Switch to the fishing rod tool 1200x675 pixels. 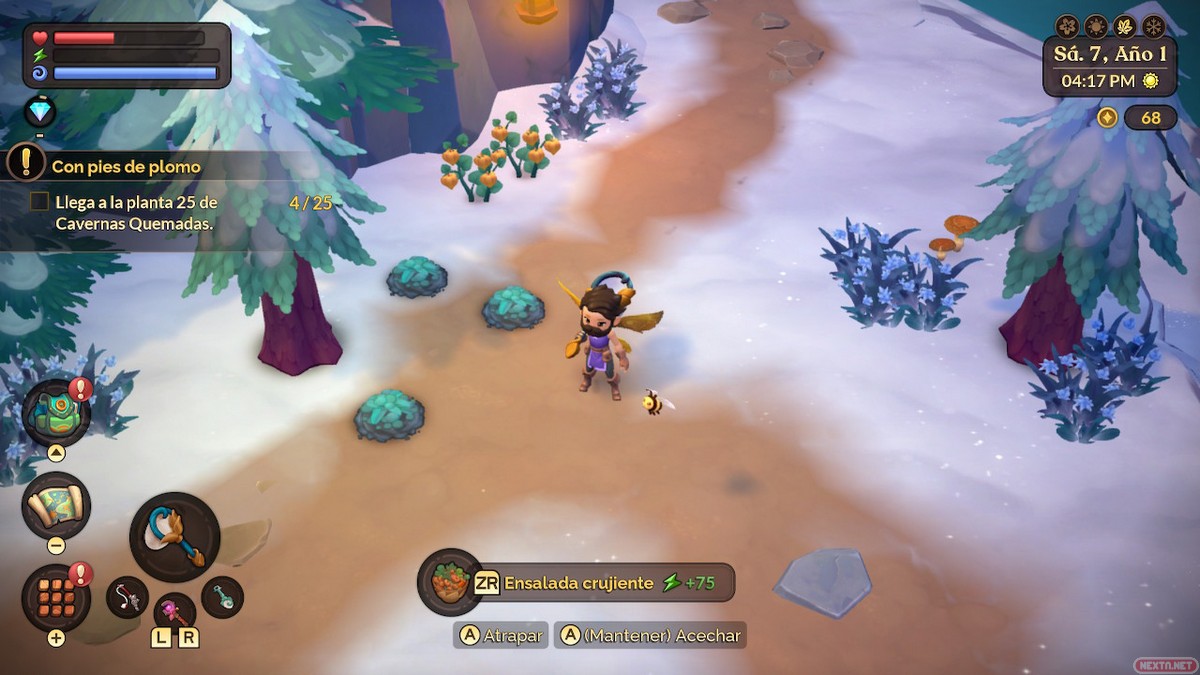point(127,597)
